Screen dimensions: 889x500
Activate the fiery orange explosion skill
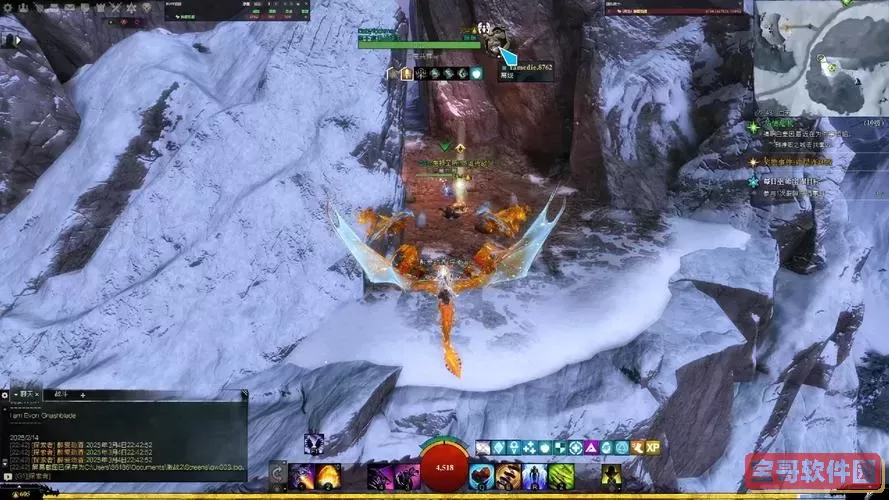click(x=329, y=476)
